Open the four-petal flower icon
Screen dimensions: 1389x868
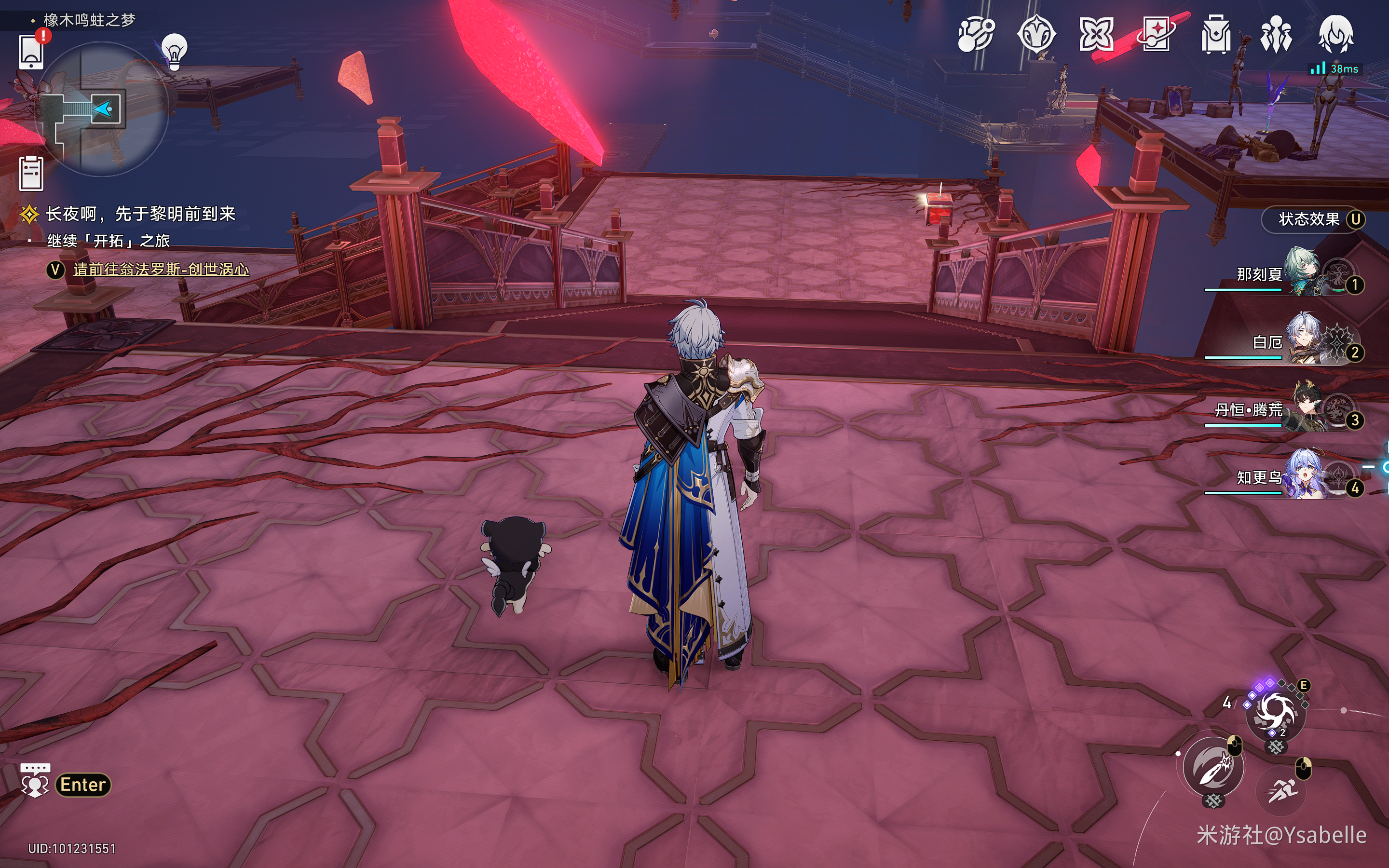pyautogui.click(x=1096, y=34)
